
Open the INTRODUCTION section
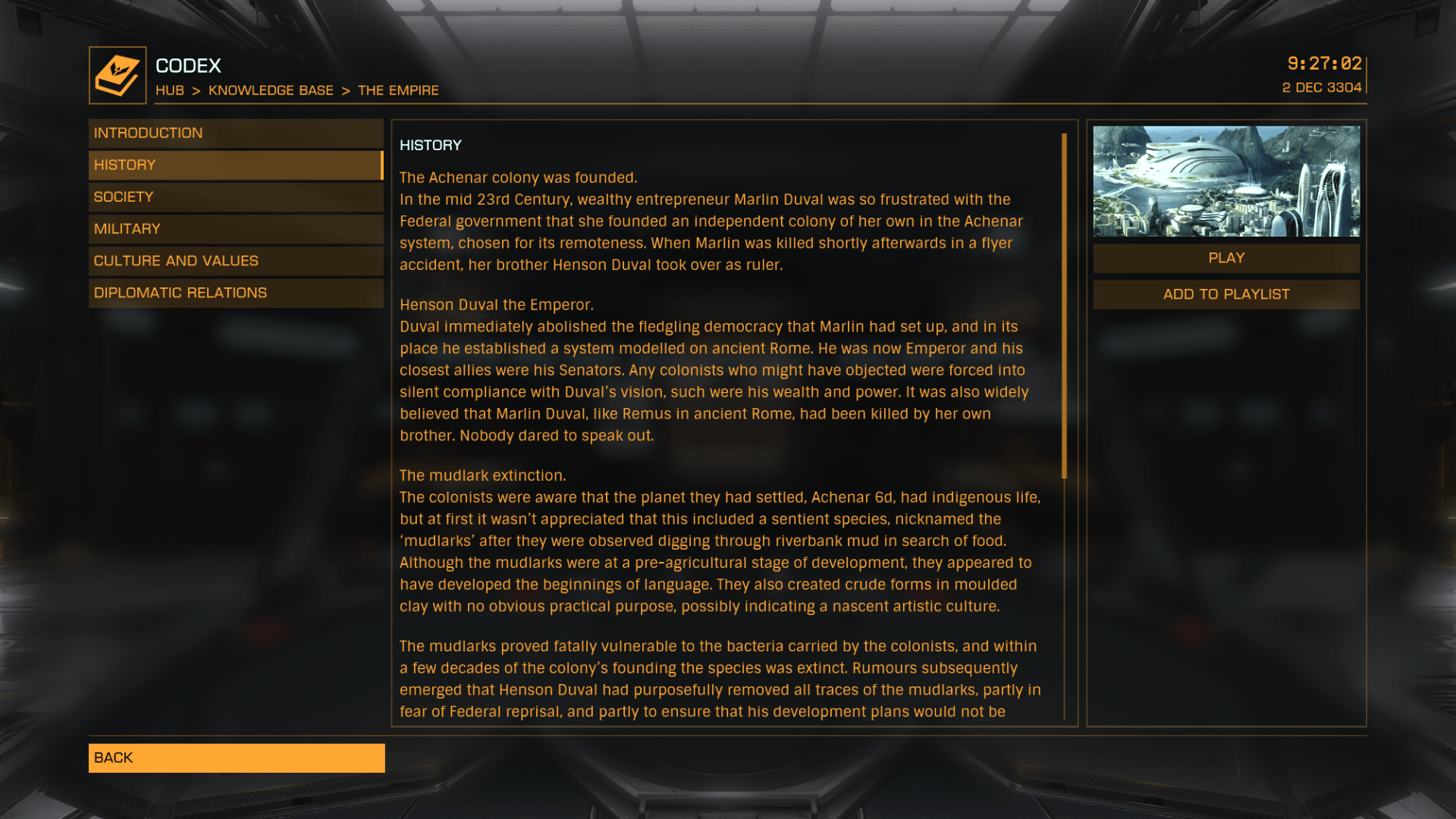pyautogui.click(x=235, y=132)
